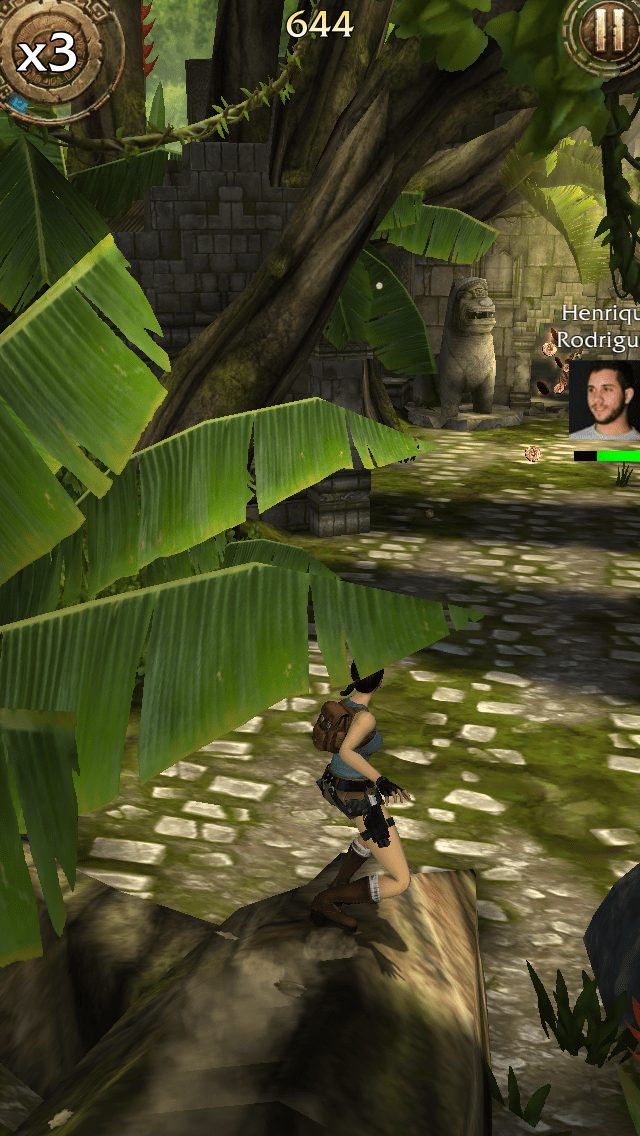Click Henrique Rodrigues' profile photo

click(x=605, y=400)
